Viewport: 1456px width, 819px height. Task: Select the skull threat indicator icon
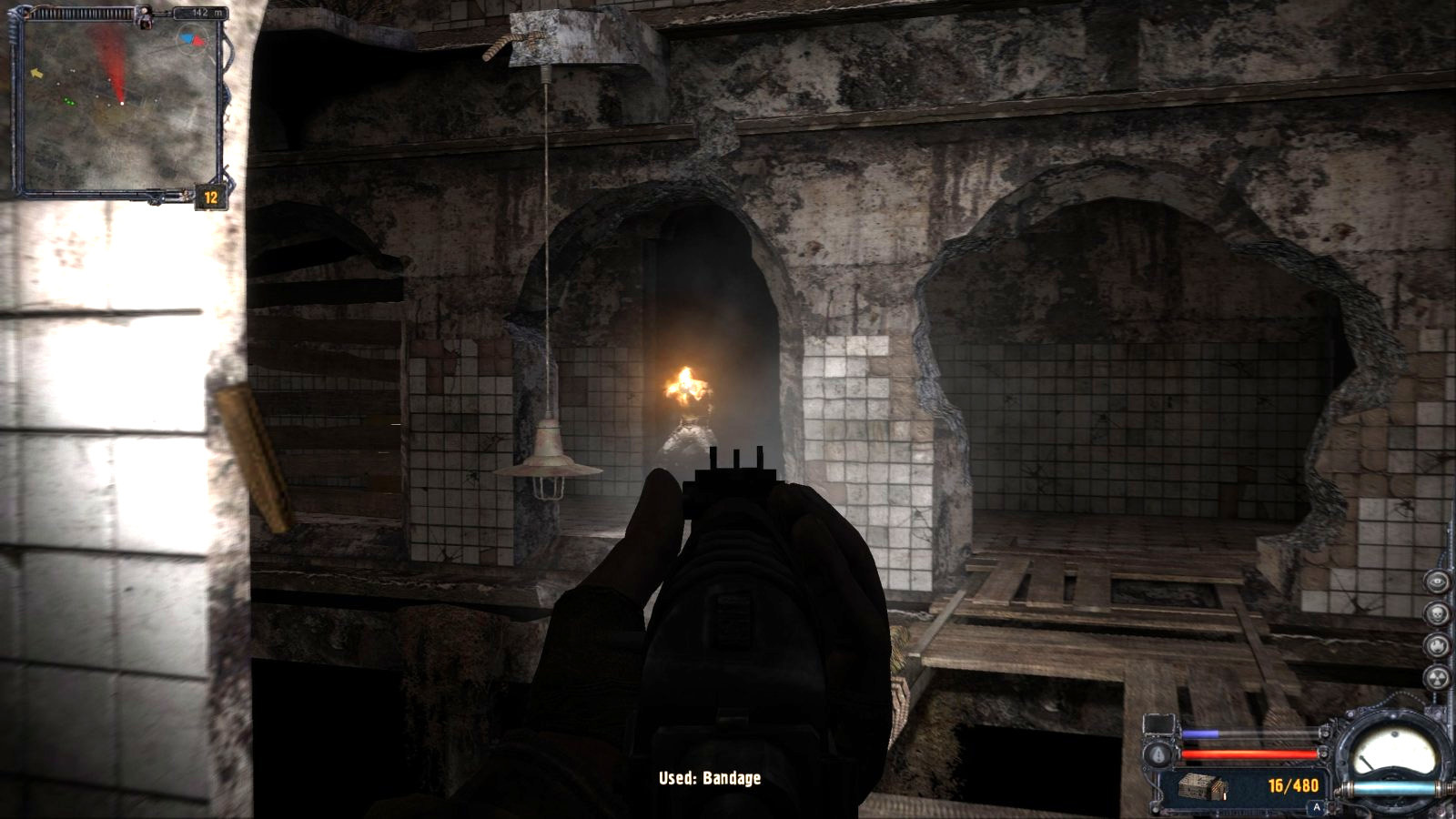pos(1437,612)
